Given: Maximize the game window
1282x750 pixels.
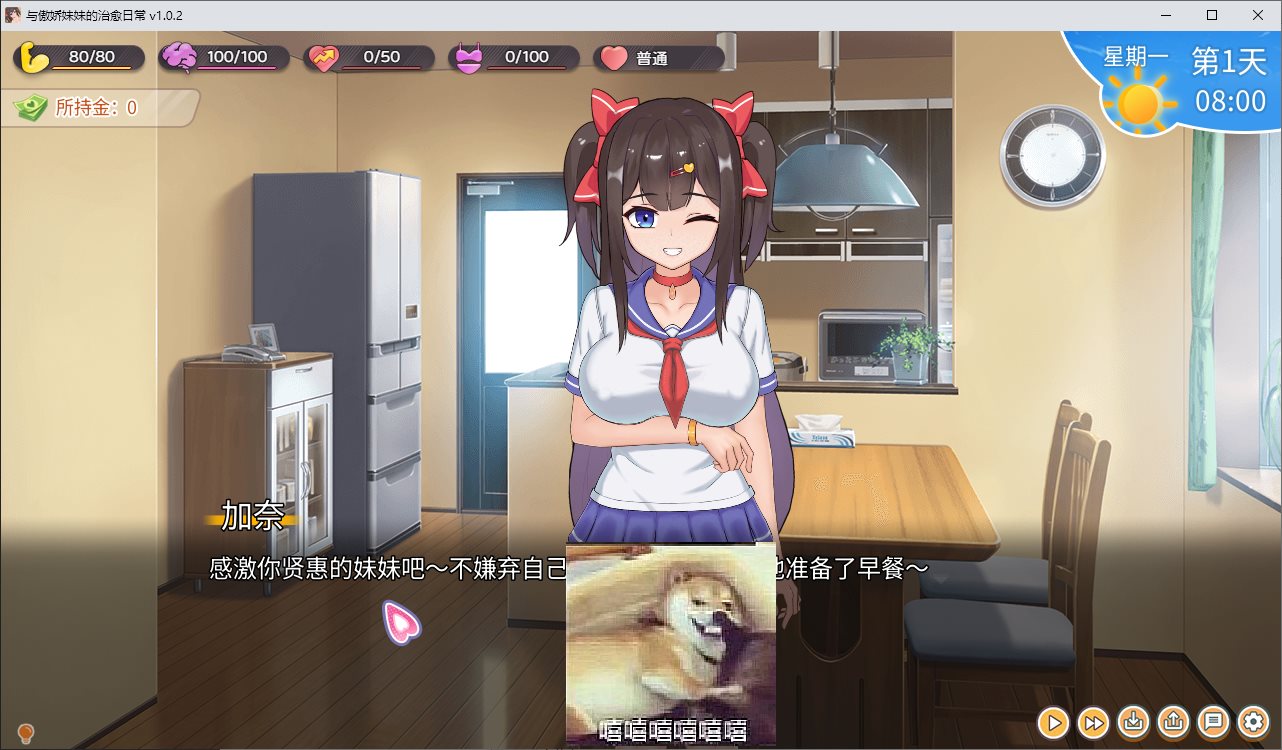Looking at the screenshot, I should tap(1212, 15).
